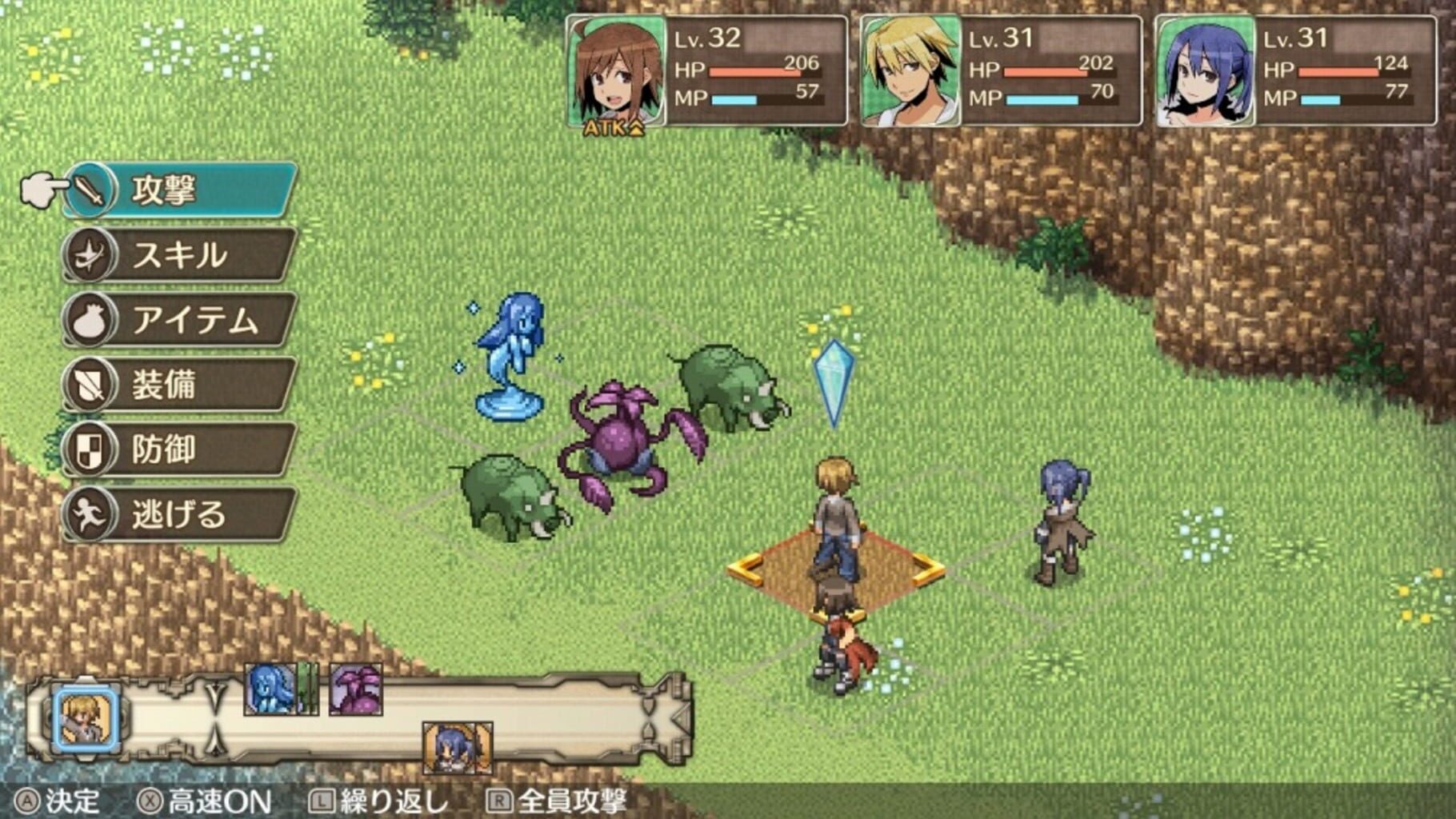The height and width of the screenshot is (819, 1456).
Task: Open the アイテム (Item) pouch icon
Action: (92, 319)
